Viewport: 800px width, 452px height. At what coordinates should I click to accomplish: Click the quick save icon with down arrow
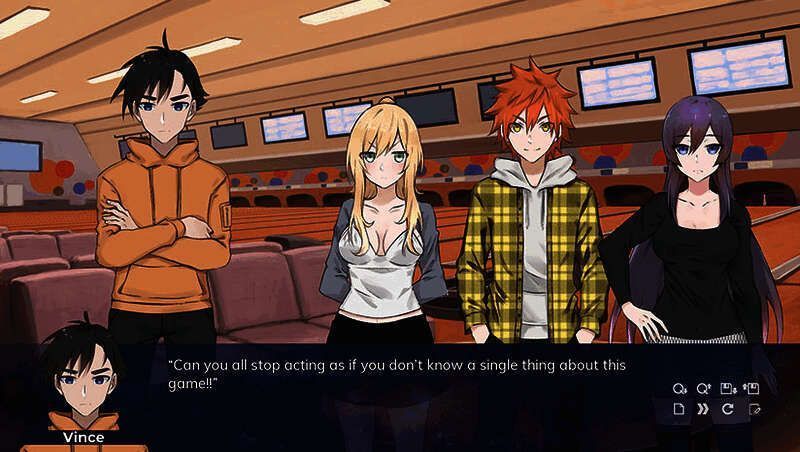click(x=680, y=388)
